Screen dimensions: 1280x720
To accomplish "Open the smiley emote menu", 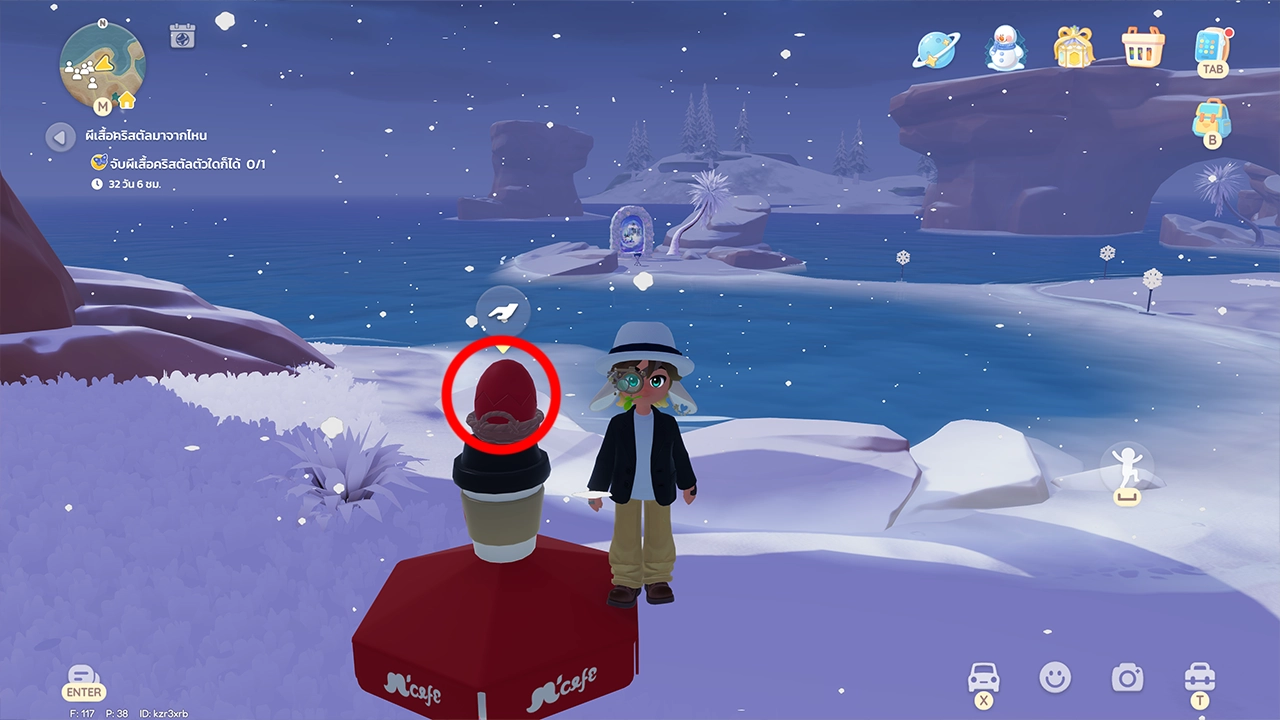I will click(1054, 678).
